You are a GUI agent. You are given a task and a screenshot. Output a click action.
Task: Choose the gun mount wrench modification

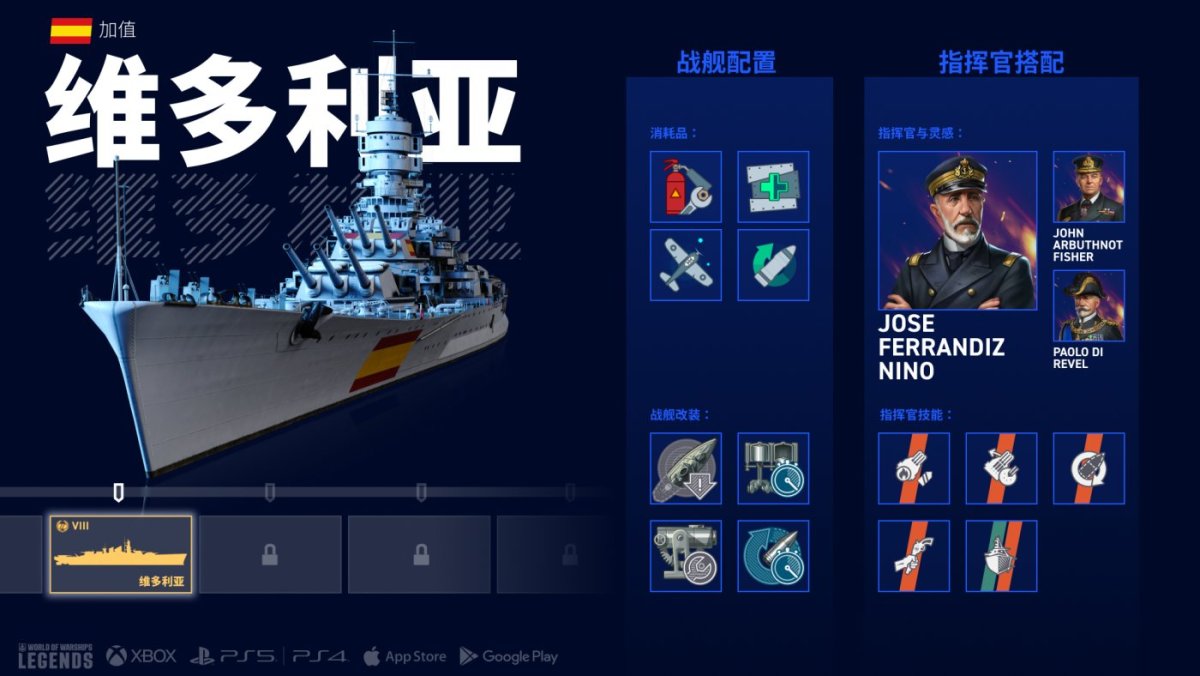686,555
